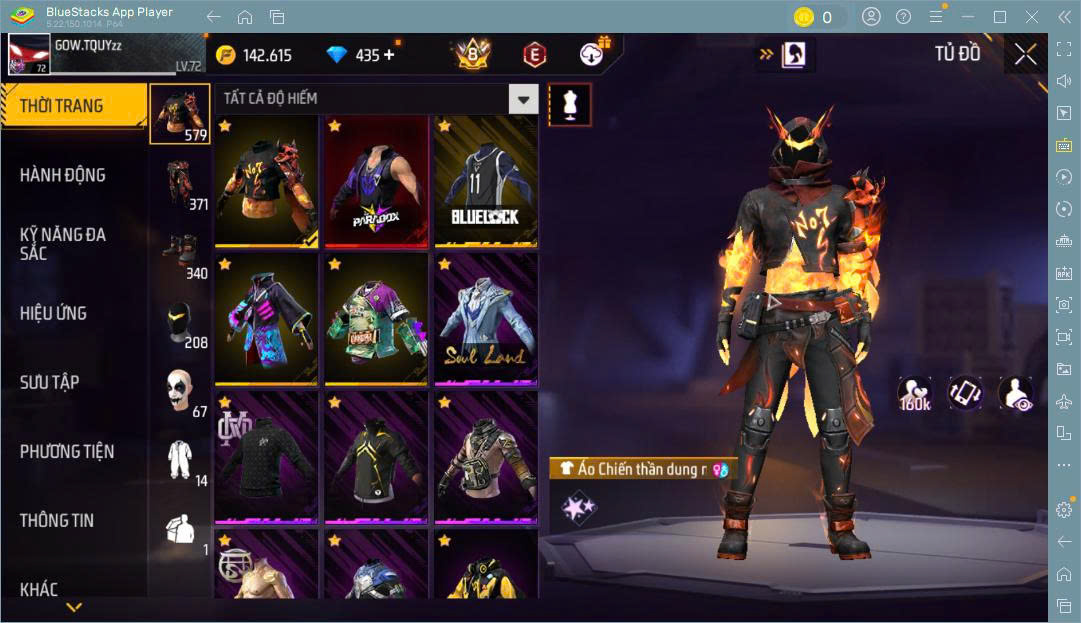Pick the Soul Land blue jacket

click(x=485, y=320)
